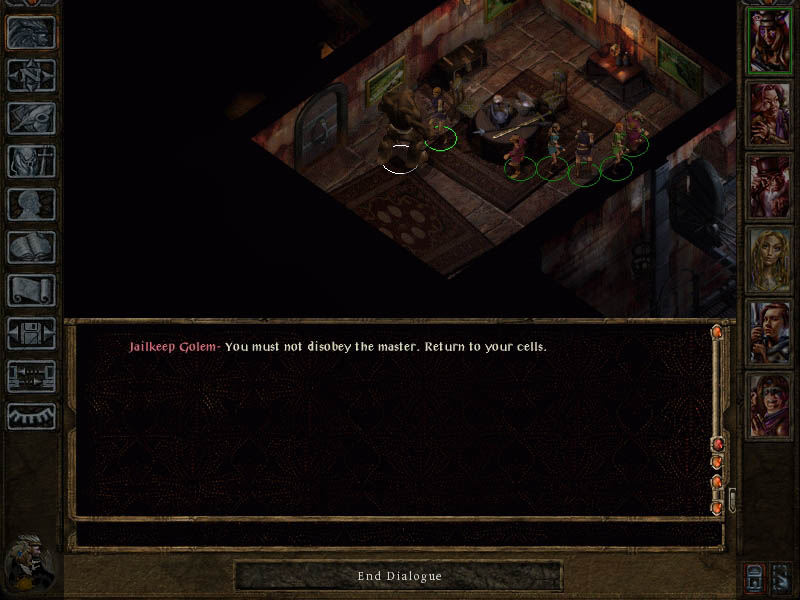Image resolution: width=800 pixels, height=600 pixels.
Task: Click the return to game dragon button
Action: (31, 33)
